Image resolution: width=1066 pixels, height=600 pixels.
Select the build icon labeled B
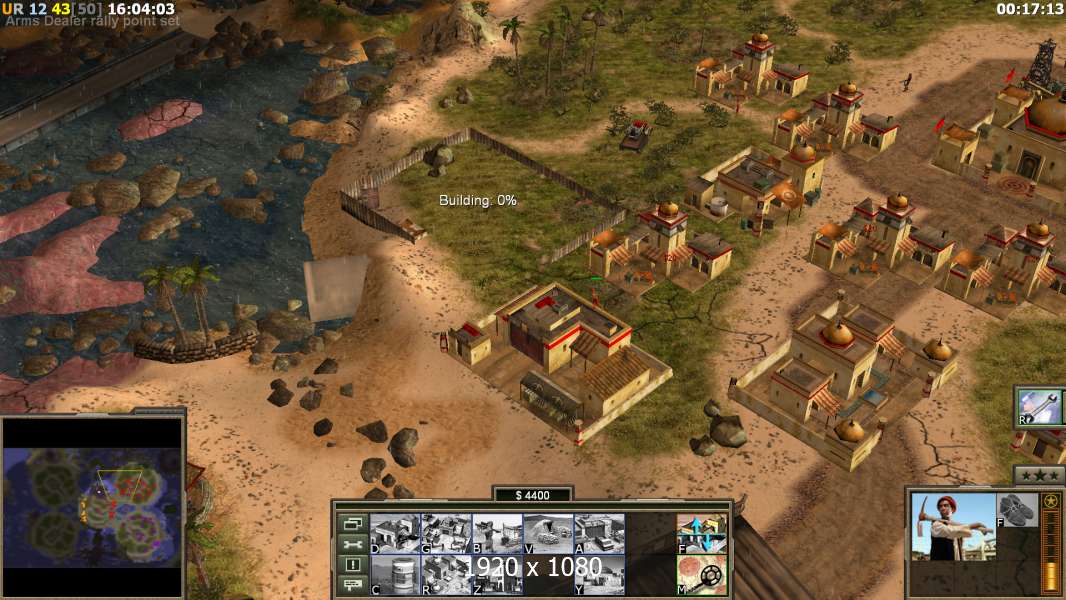[497, 534]
